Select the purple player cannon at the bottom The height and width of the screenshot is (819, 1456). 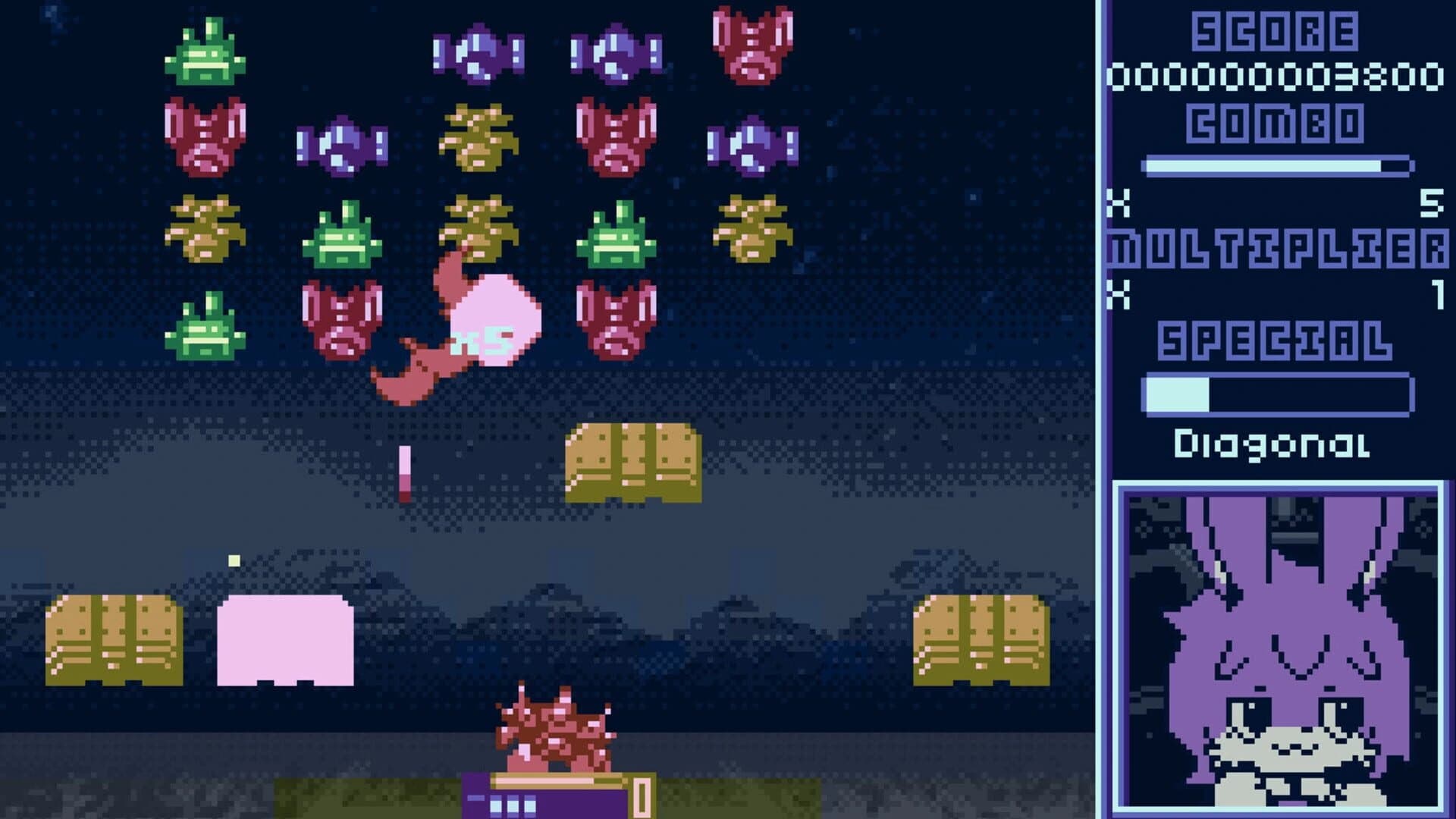pyautogui.click(x=546, y=800)
